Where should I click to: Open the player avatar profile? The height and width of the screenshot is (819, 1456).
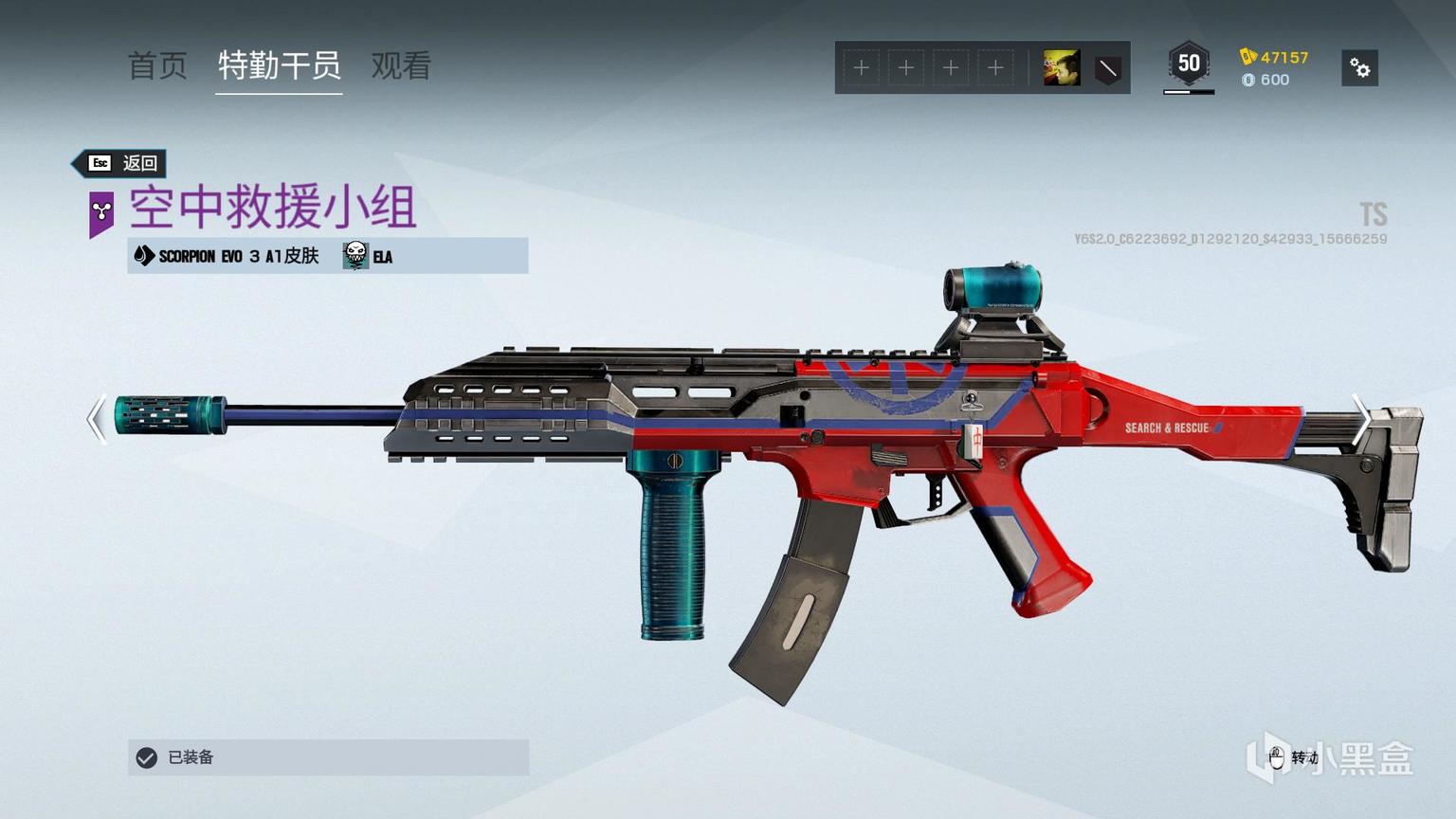click(x=1061, y=68)
